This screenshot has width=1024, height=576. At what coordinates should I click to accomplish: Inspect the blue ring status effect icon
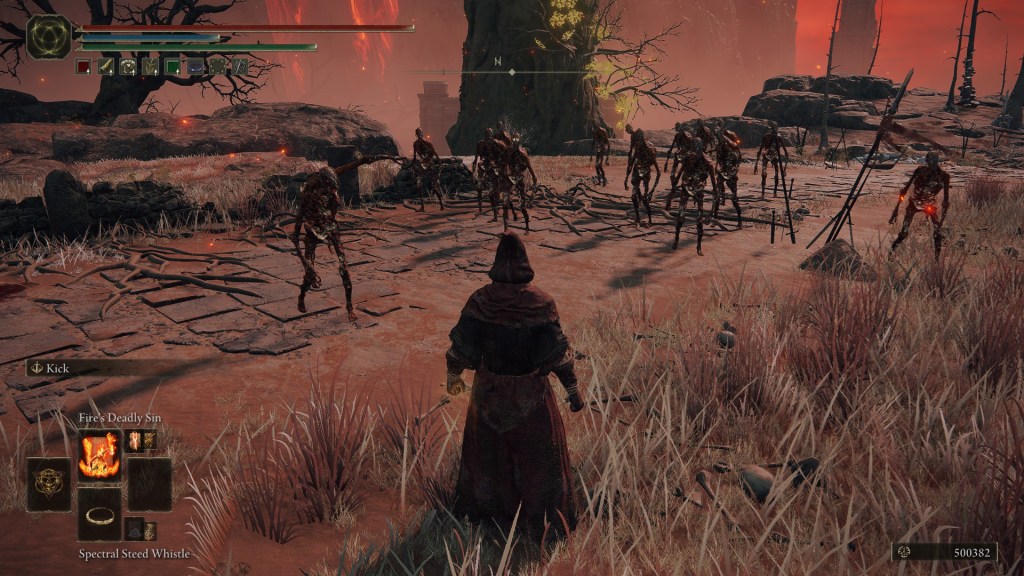(196, 67)
